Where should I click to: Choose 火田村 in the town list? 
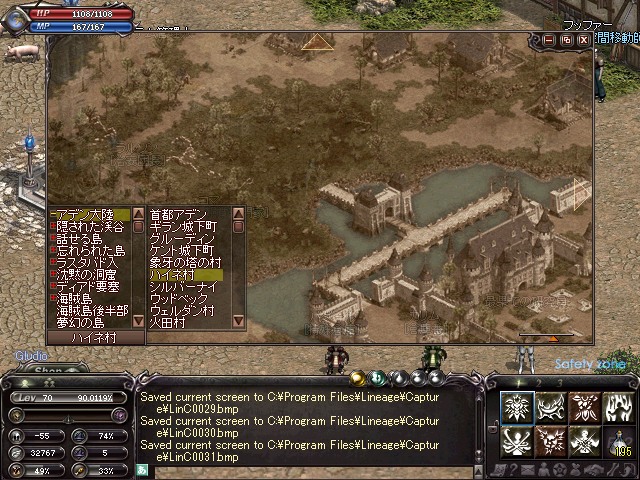[x=167, y=322]
